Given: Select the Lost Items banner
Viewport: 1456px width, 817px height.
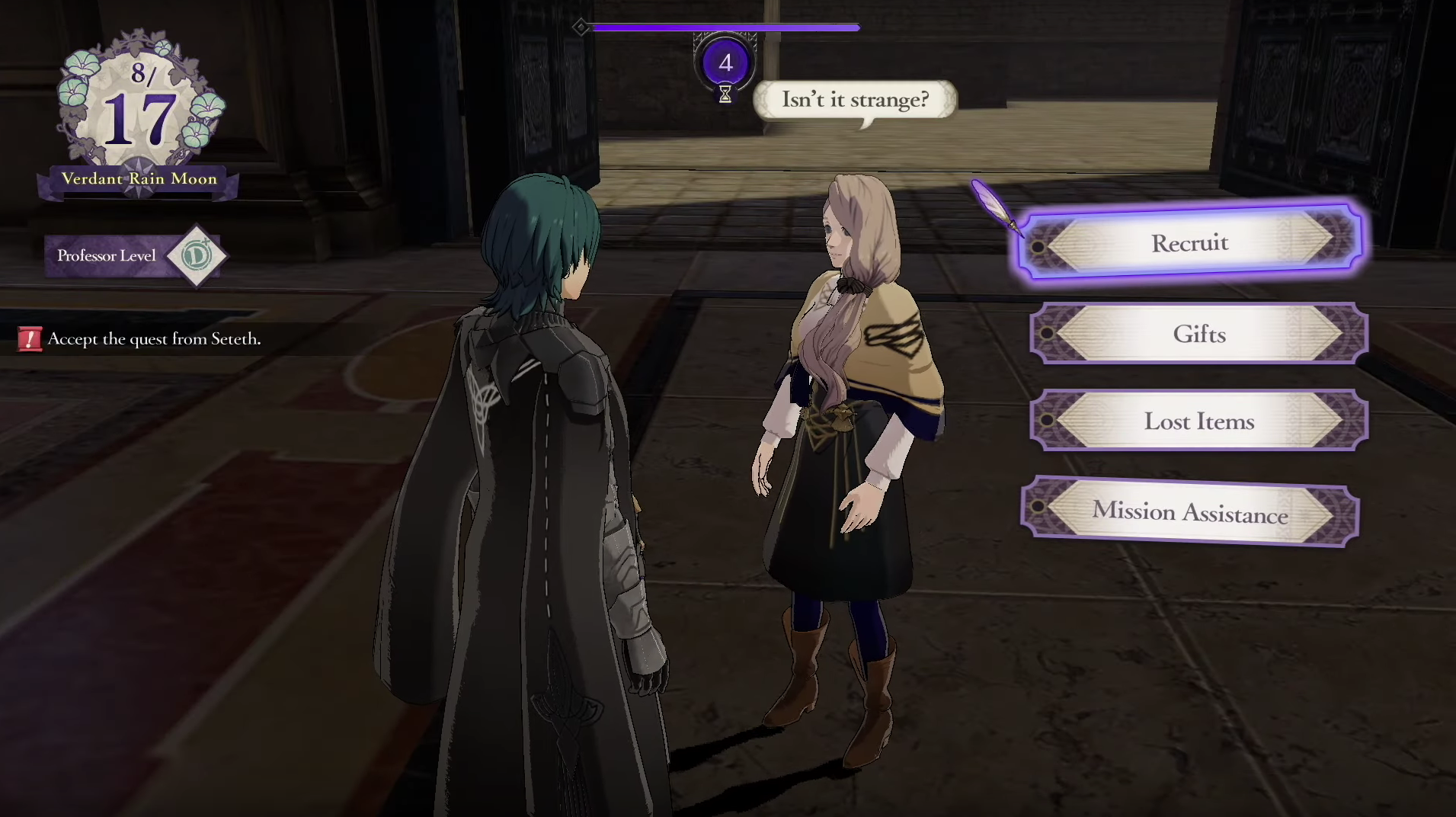Looking at the screenshot, I should click(x=1198, y=421).
